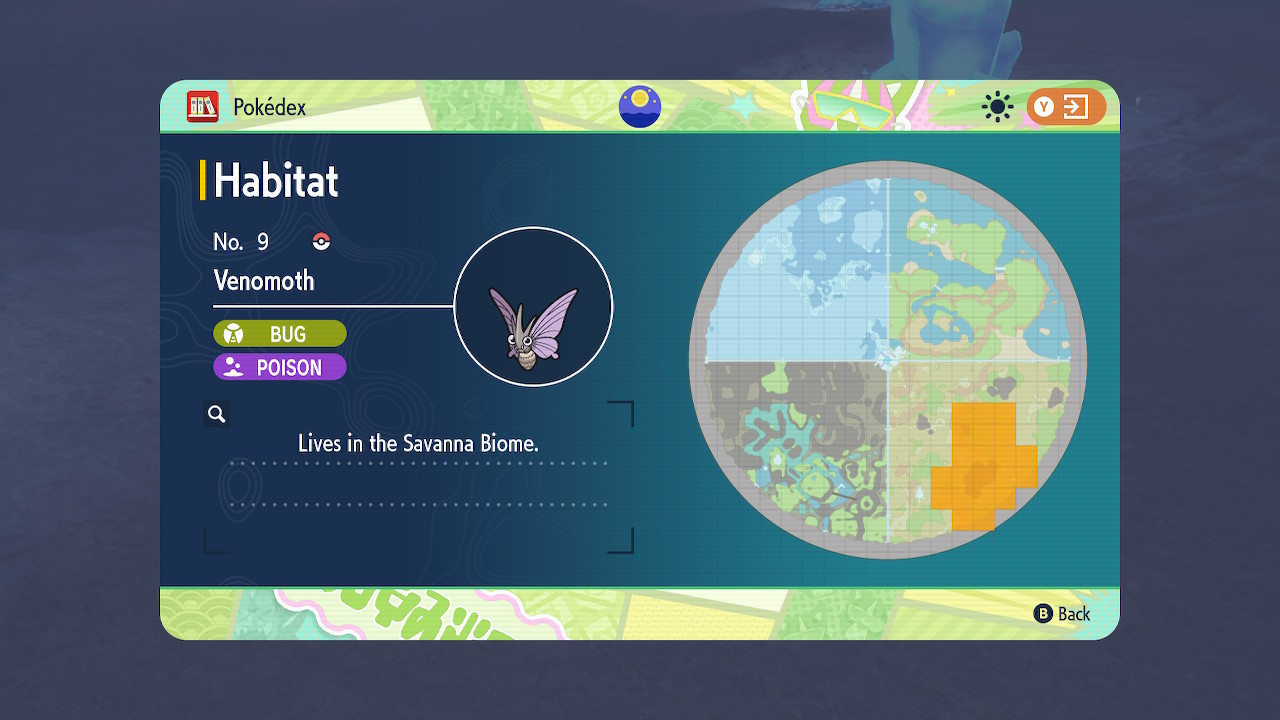Click the Bug type badge
Image resolution: width=1280 pixels, height=720 pixels.
pos(280,334)
